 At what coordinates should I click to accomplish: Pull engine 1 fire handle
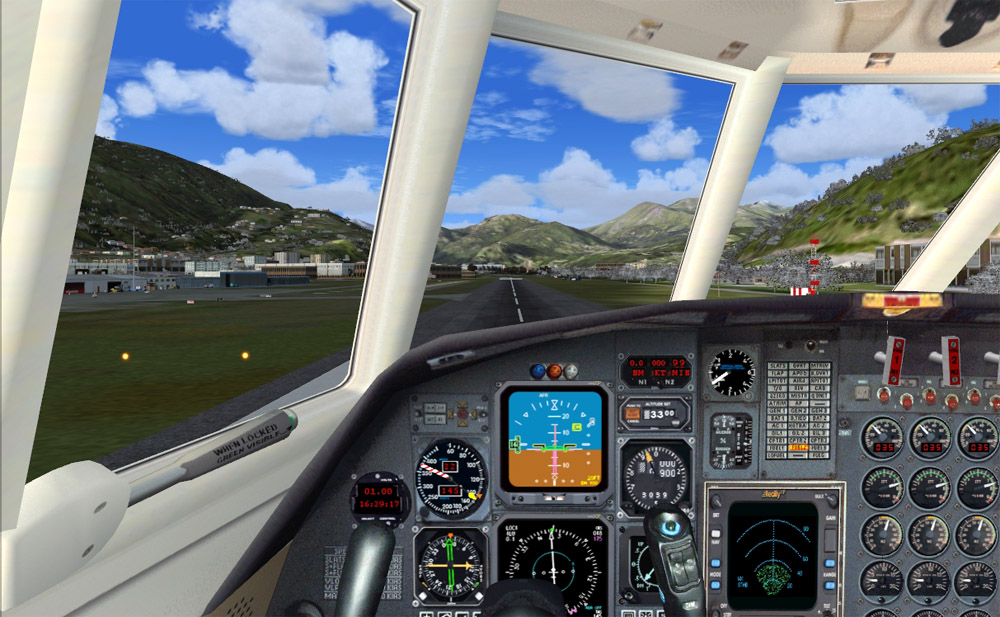click(895, 361)
